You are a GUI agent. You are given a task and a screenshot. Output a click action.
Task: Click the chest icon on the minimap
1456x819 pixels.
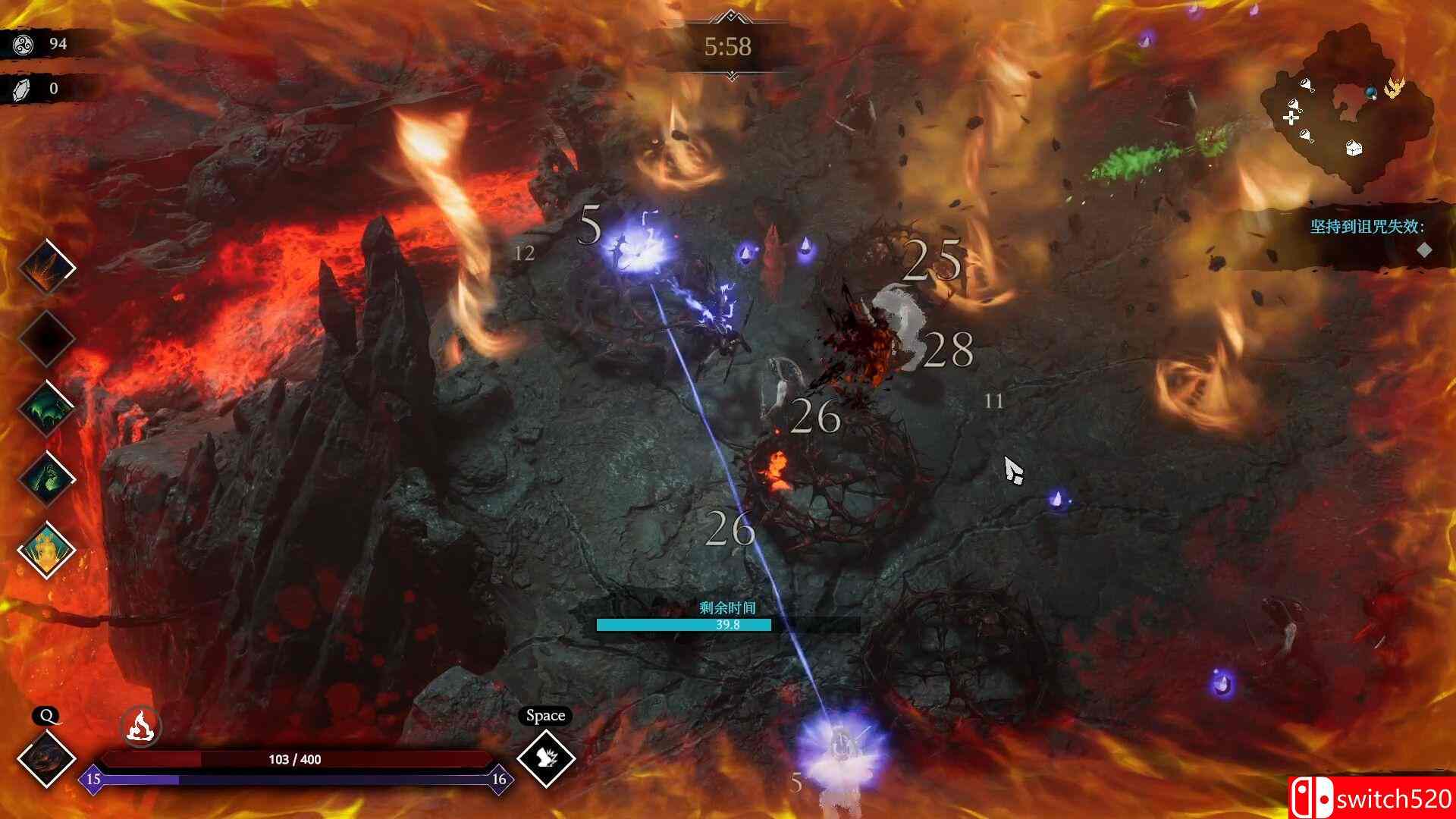click(1354, 149)
